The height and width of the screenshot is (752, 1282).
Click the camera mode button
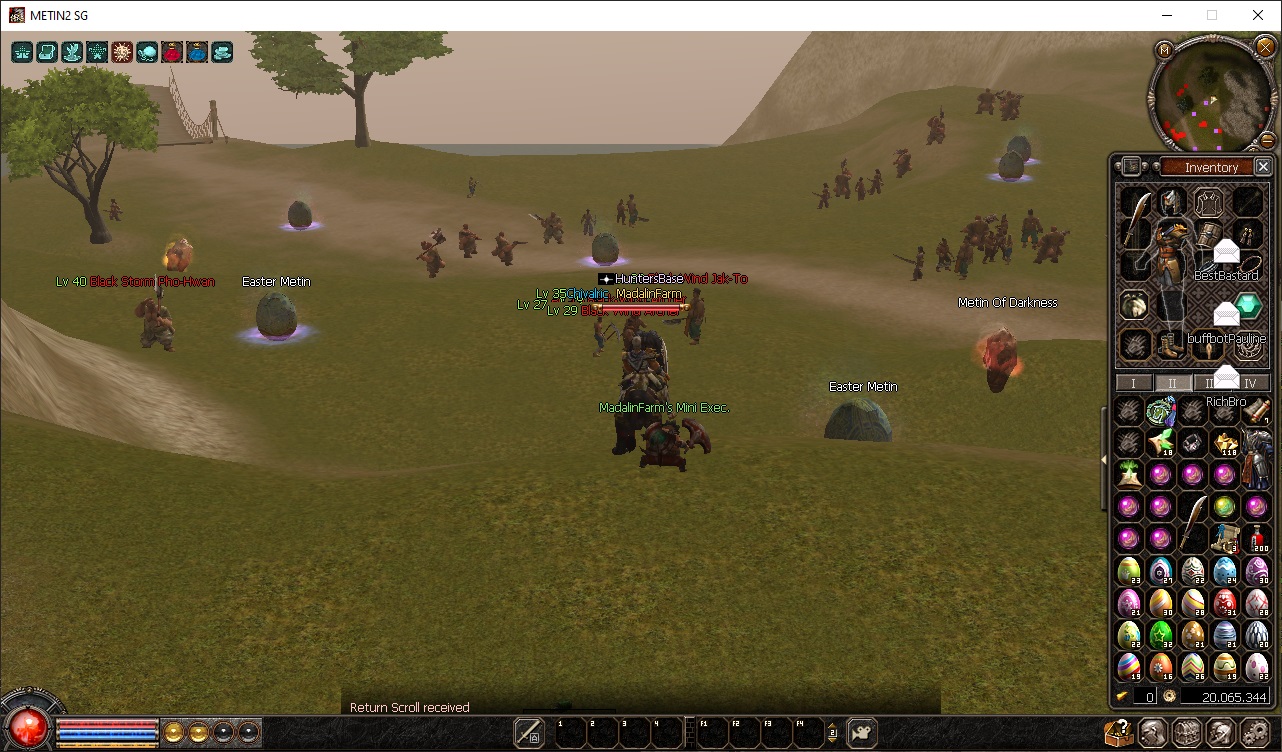tap(861, 733)
